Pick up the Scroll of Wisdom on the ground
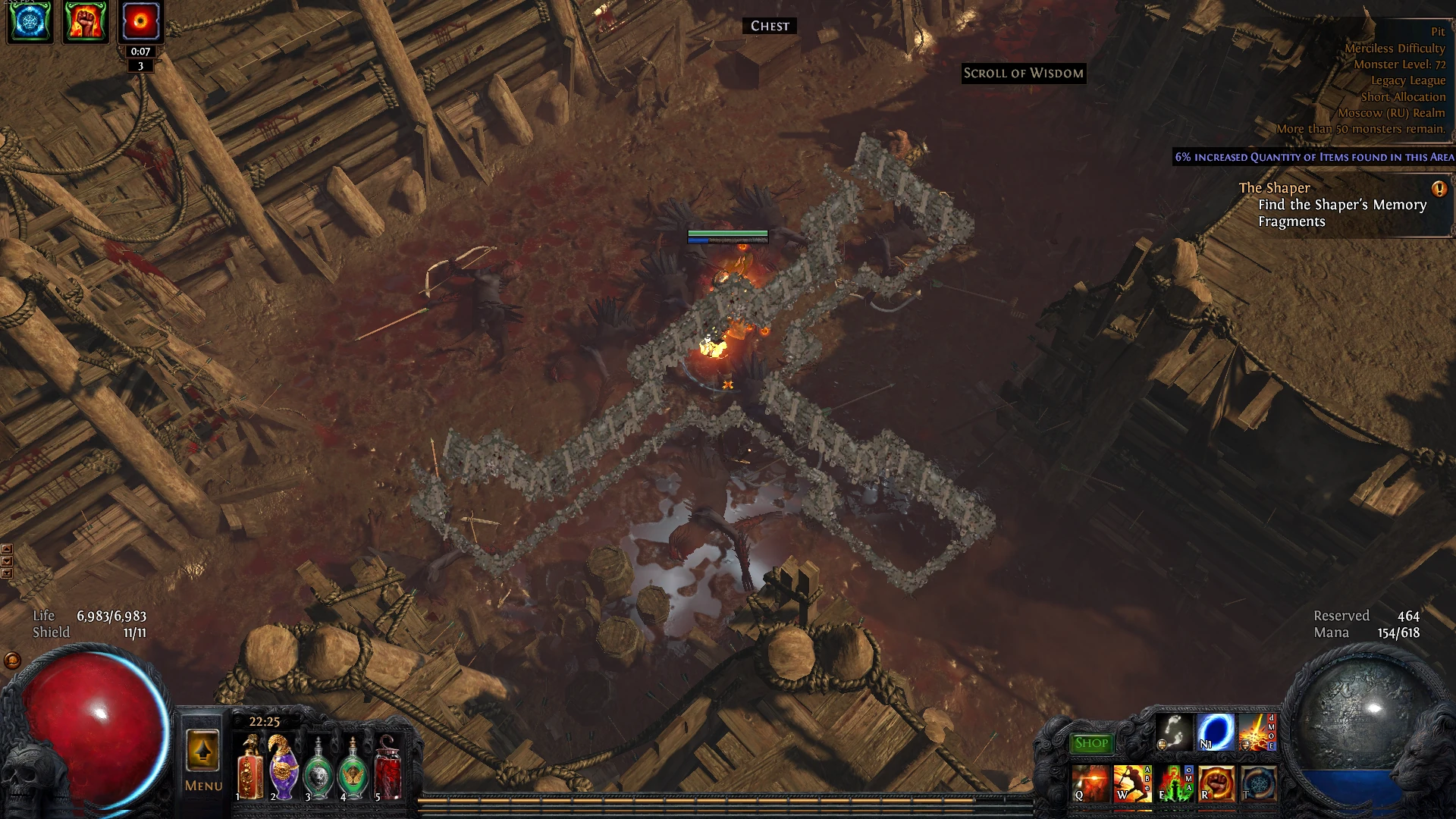The image size is (1456, 819). 1023,74
